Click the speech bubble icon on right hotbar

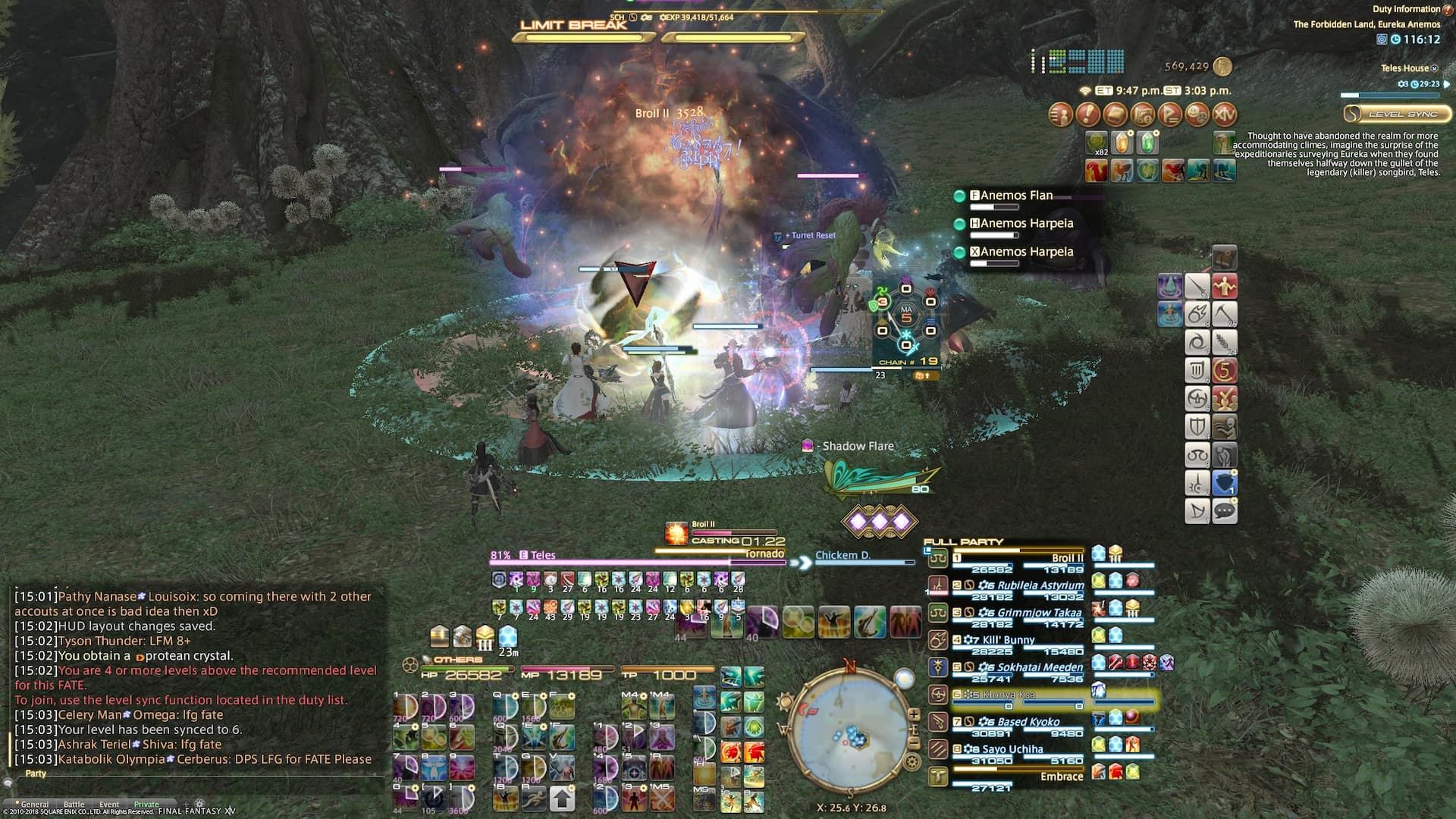(1224, 510)
